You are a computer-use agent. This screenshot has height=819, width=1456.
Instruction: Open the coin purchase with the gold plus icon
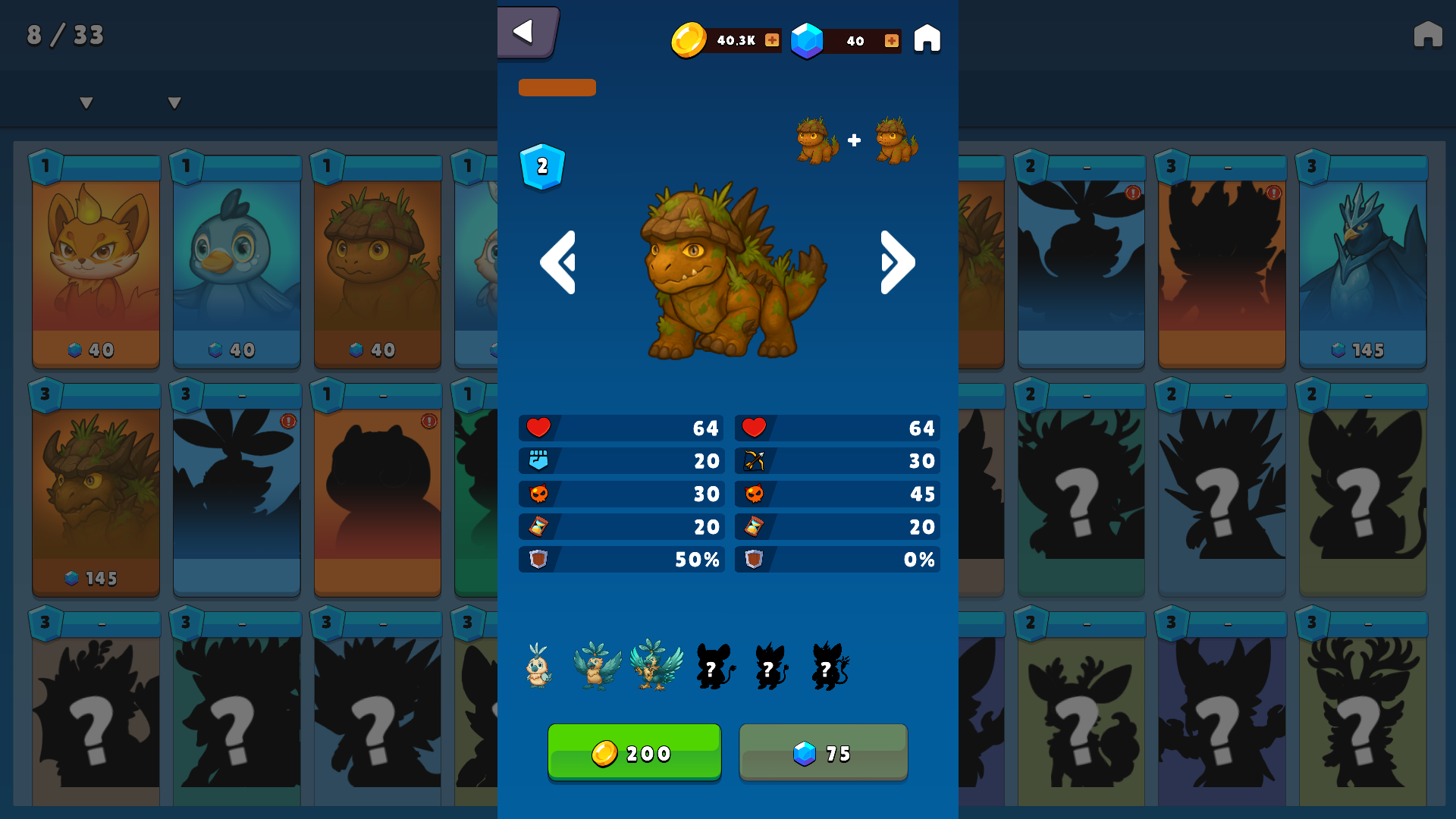coord(771,41)
